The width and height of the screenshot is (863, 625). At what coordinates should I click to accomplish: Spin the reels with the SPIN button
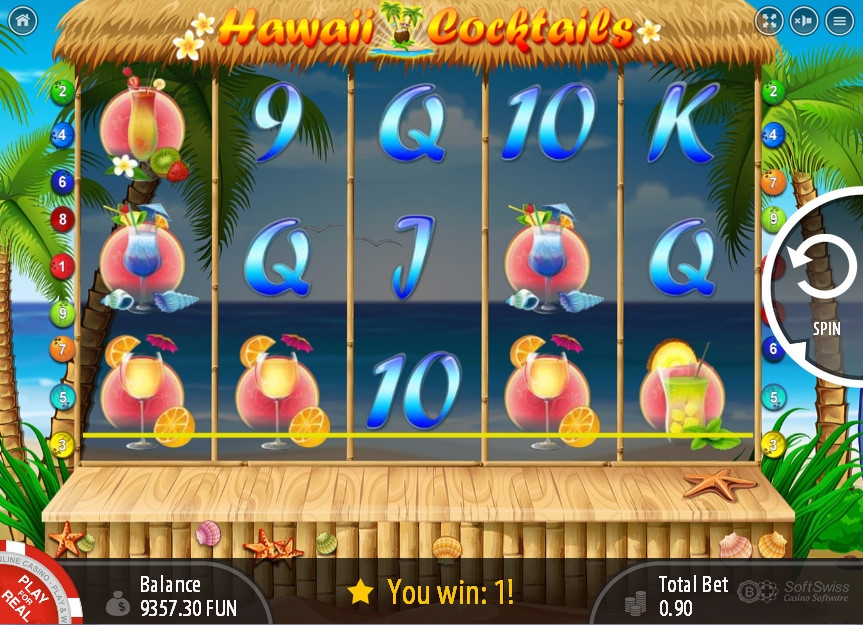point(823,286)
